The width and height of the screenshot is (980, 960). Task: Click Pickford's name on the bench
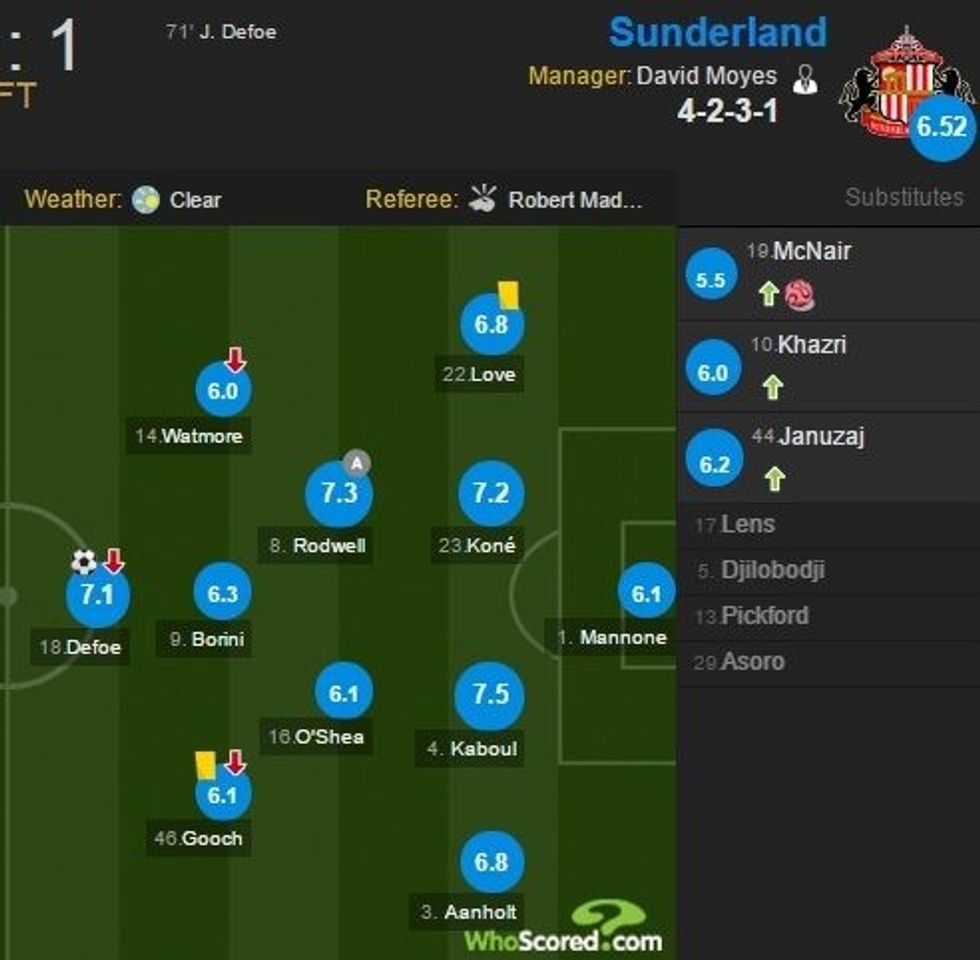click(764, 616)
